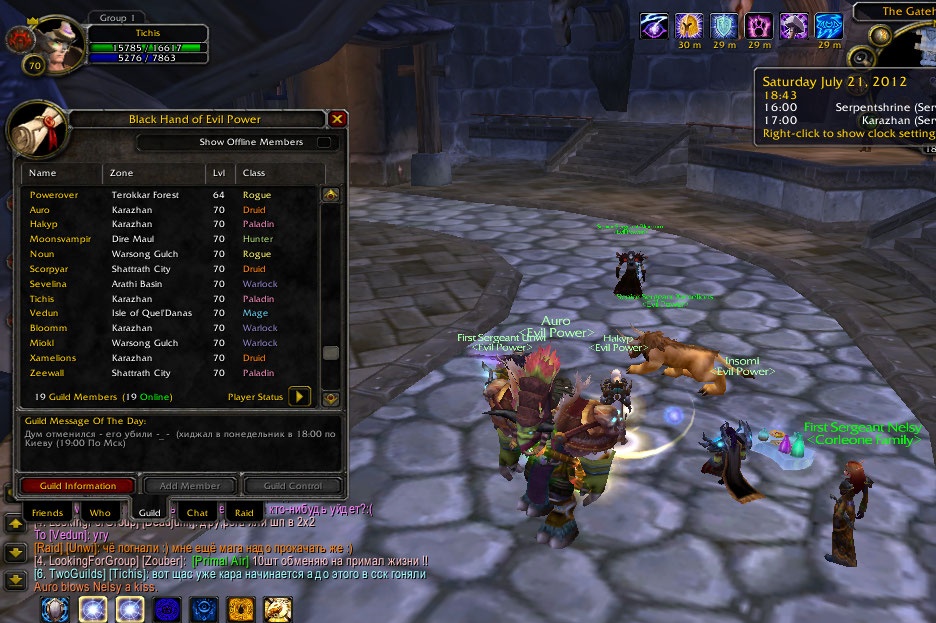Open the Guild Information panel
Viewport: 936px width, 623px height.
click(77, 486)
